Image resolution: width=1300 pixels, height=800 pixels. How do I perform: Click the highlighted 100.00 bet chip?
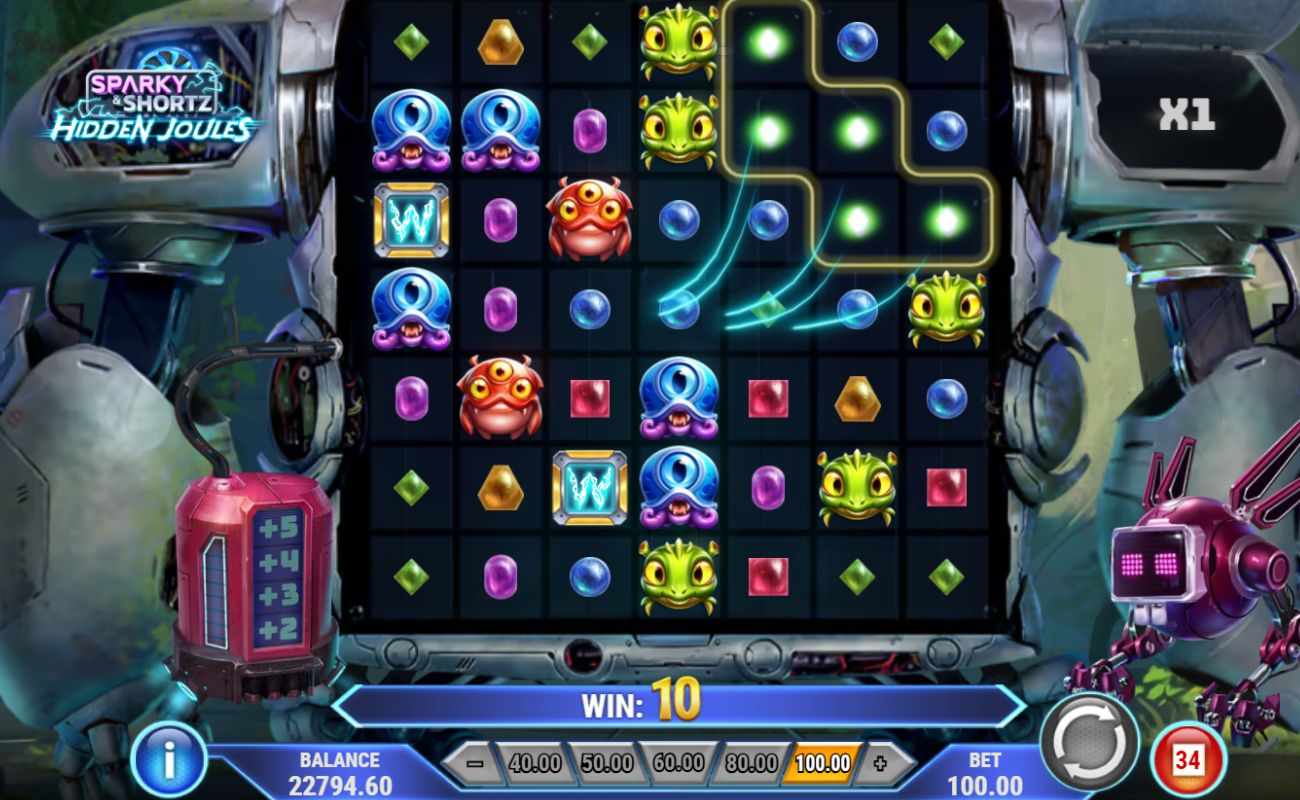click(x=821, y=761)
